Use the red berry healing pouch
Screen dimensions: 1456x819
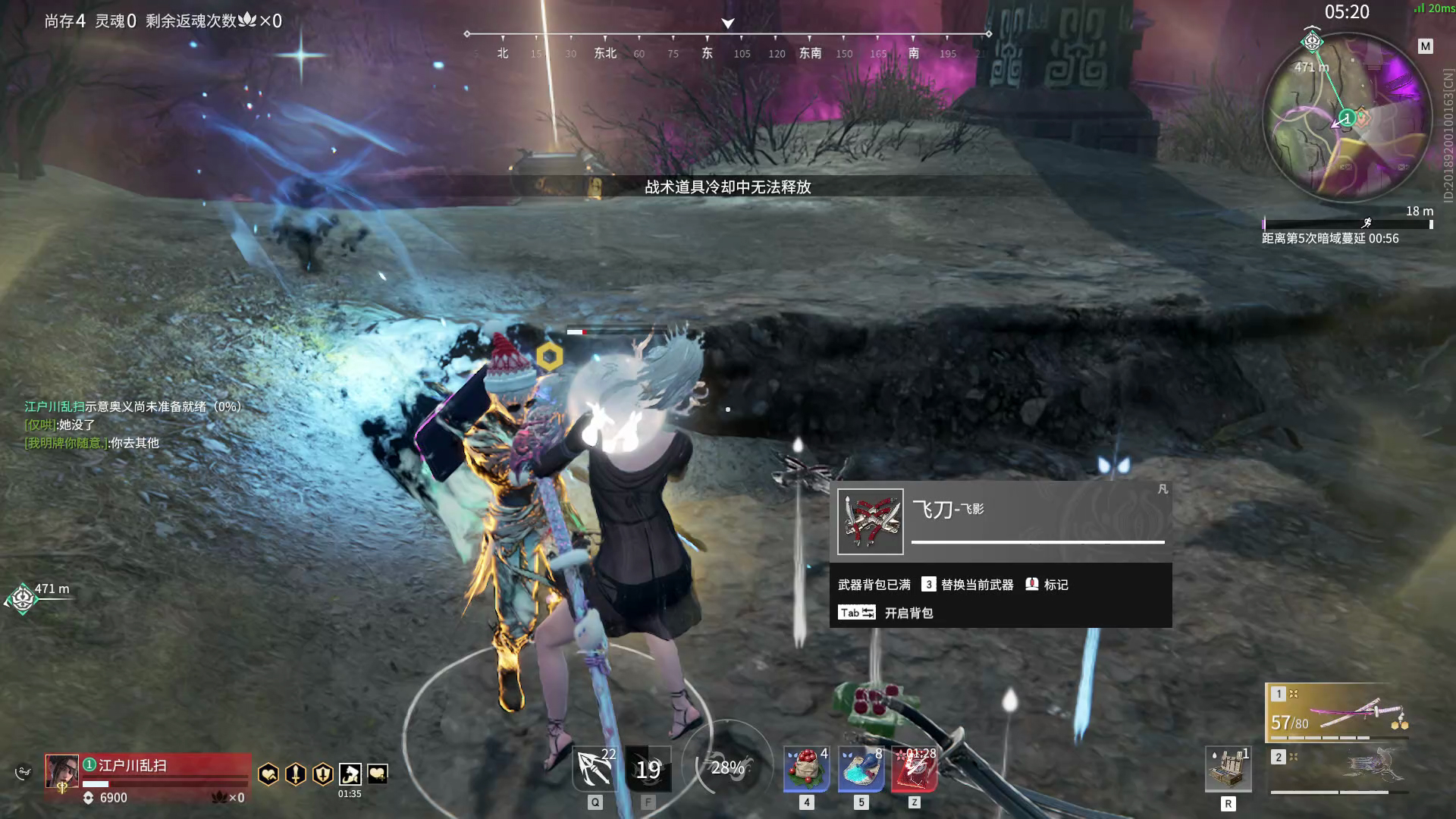(806, 769)
